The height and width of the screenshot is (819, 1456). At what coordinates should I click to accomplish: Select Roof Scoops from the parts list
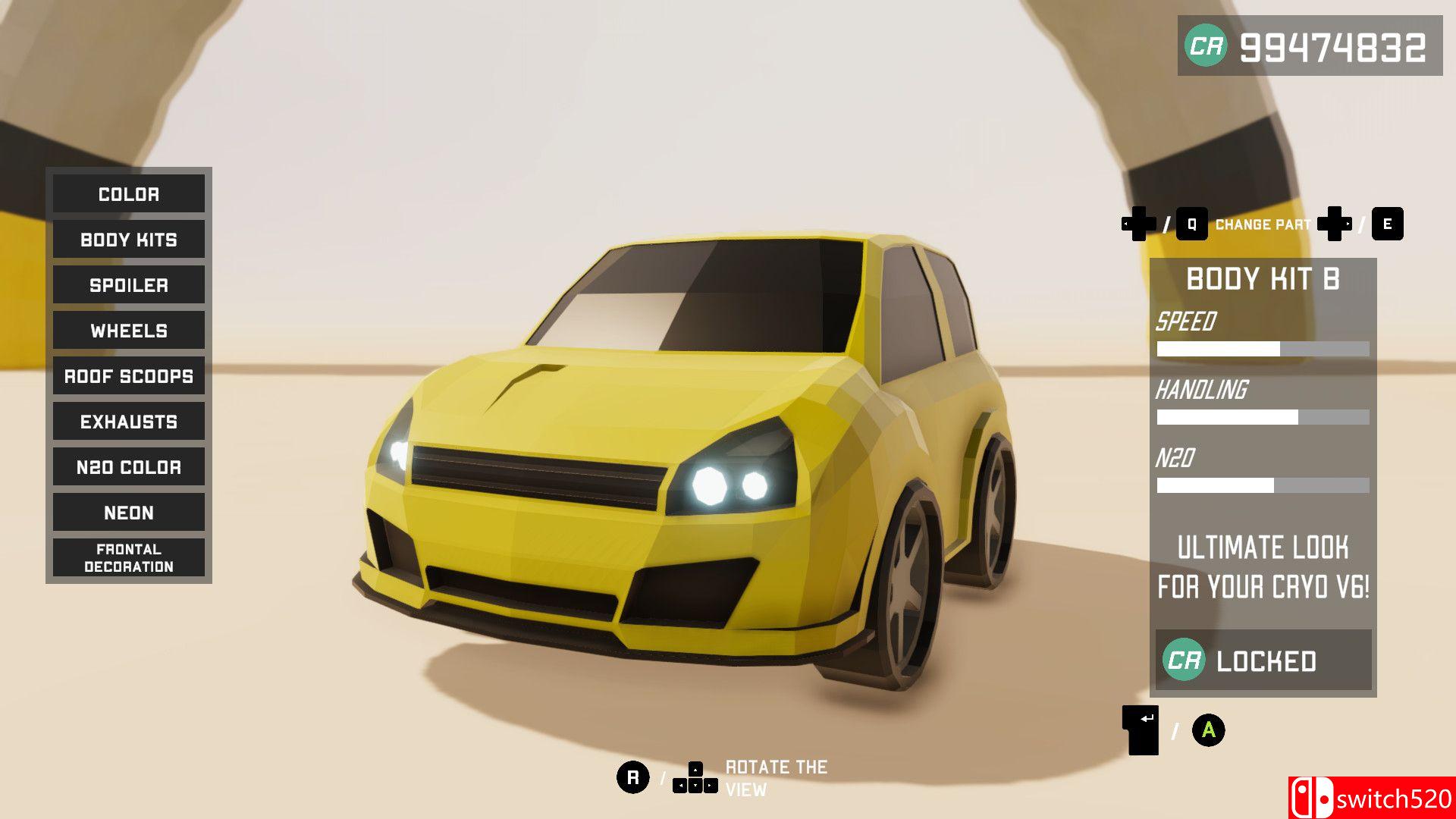(x=129, y=376)
